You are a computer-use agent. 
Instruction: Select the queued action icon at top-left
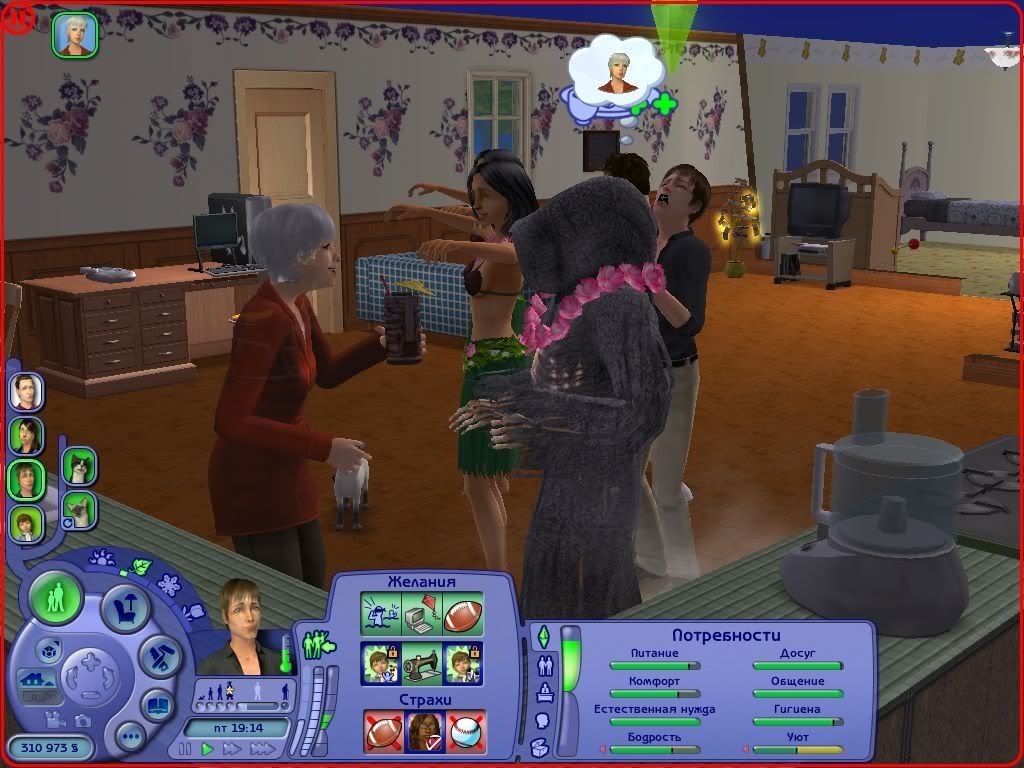click(75, 34)
